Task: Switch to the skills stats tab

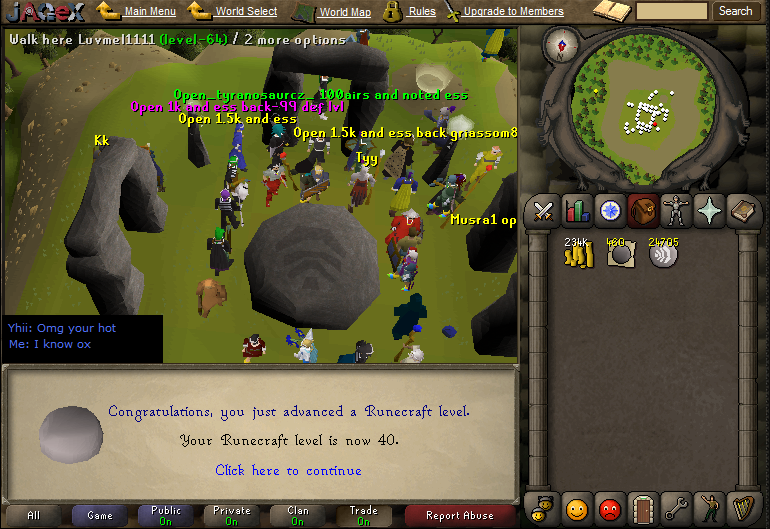Action: coord(577,211)
